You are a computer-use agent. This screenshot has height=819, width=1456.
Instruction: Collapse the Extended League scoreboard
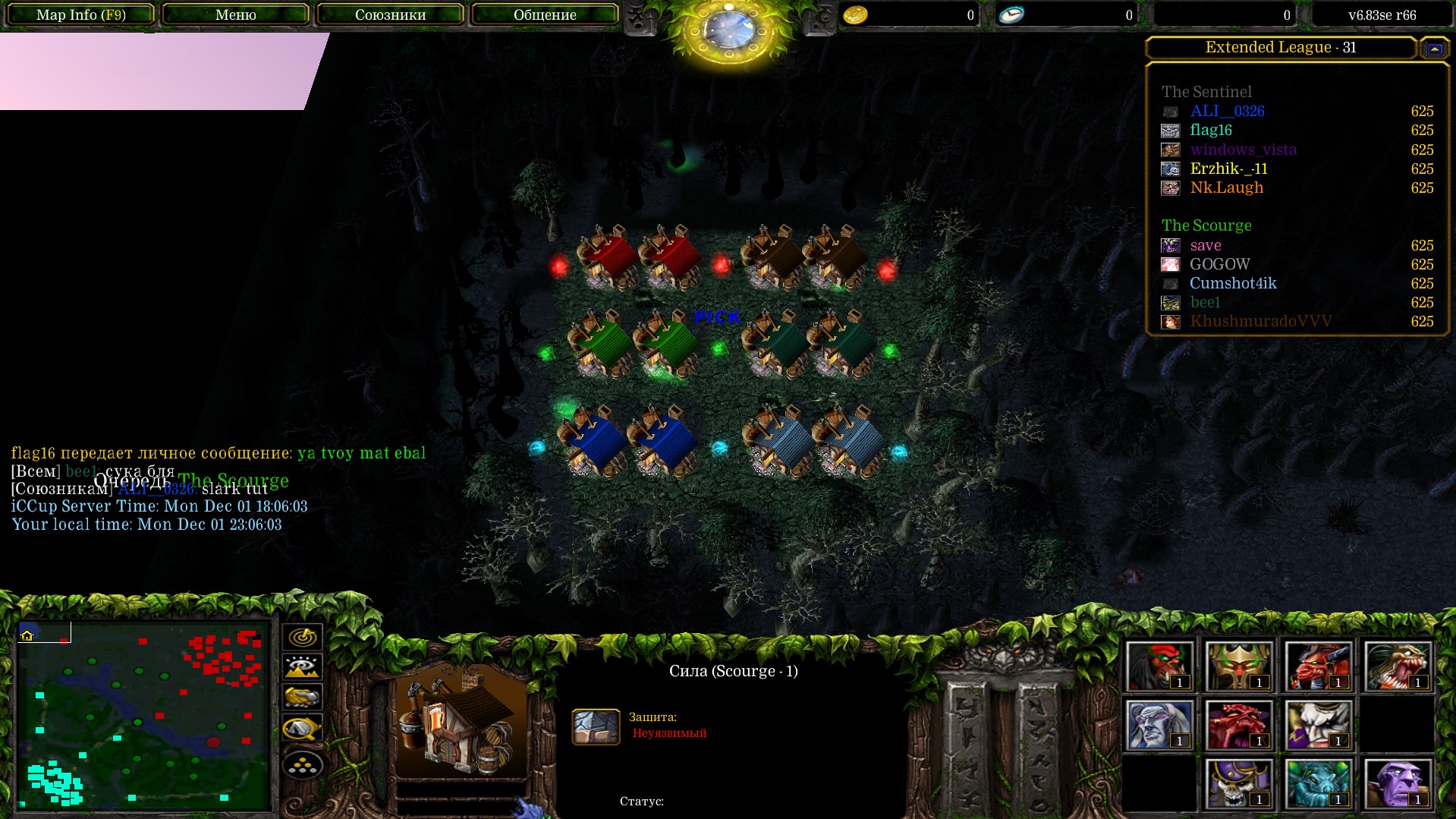(1434, 48)
